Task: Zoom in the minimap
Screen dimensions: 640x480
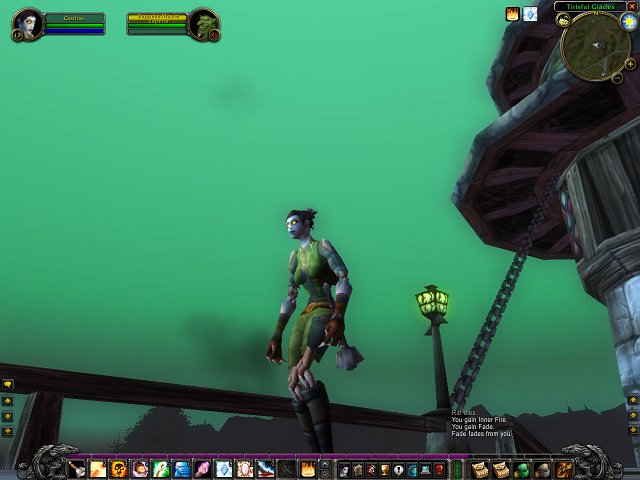Action: 630,63
